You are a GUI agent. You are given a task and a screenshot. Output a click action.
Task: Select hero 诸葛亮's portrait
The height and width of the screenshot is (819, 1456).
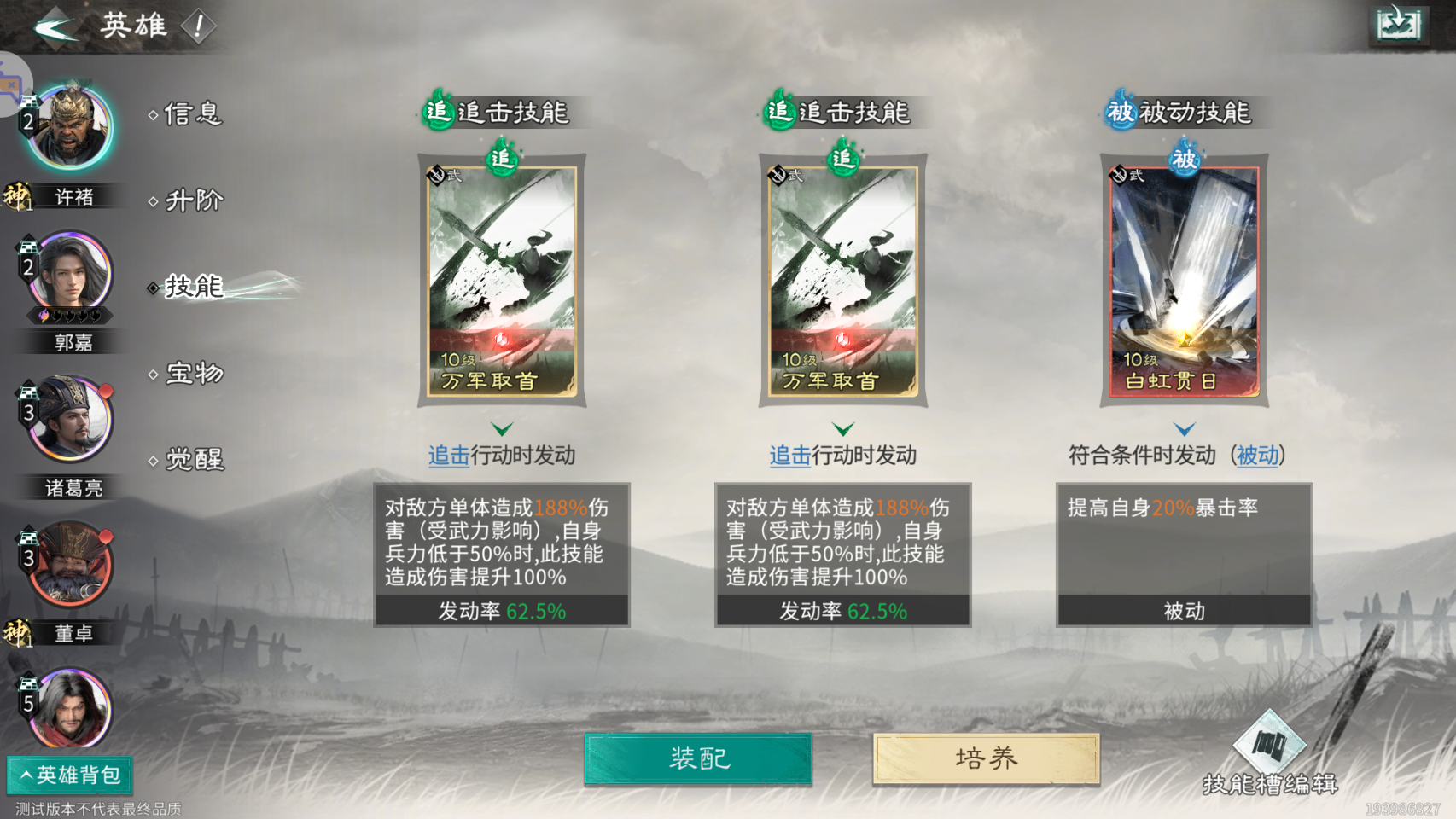(x=70, y=418)
